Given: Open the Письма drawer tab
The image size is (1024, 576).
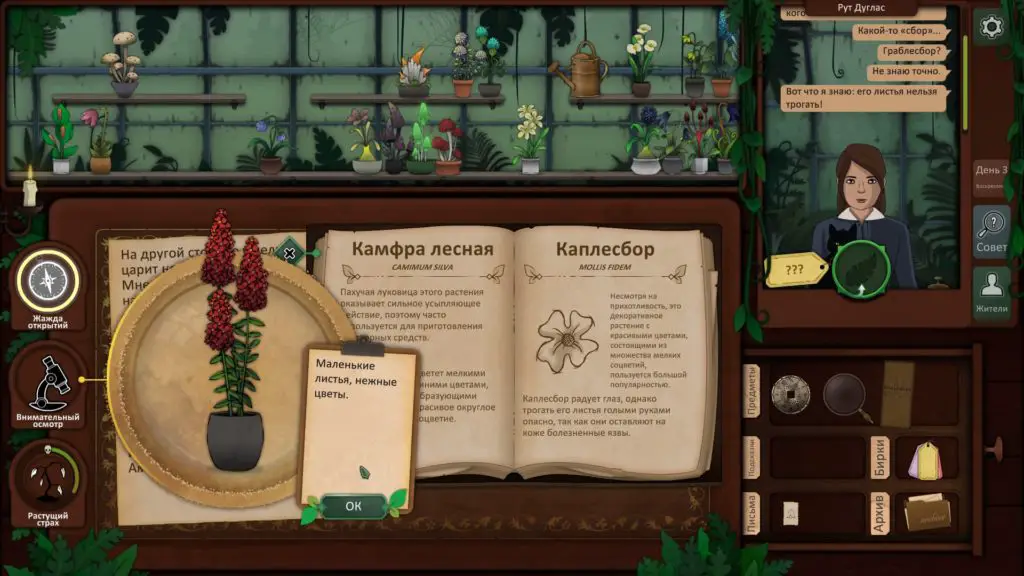Looking at the screenshot, I should pyautogui.click(x=753, y=514).
